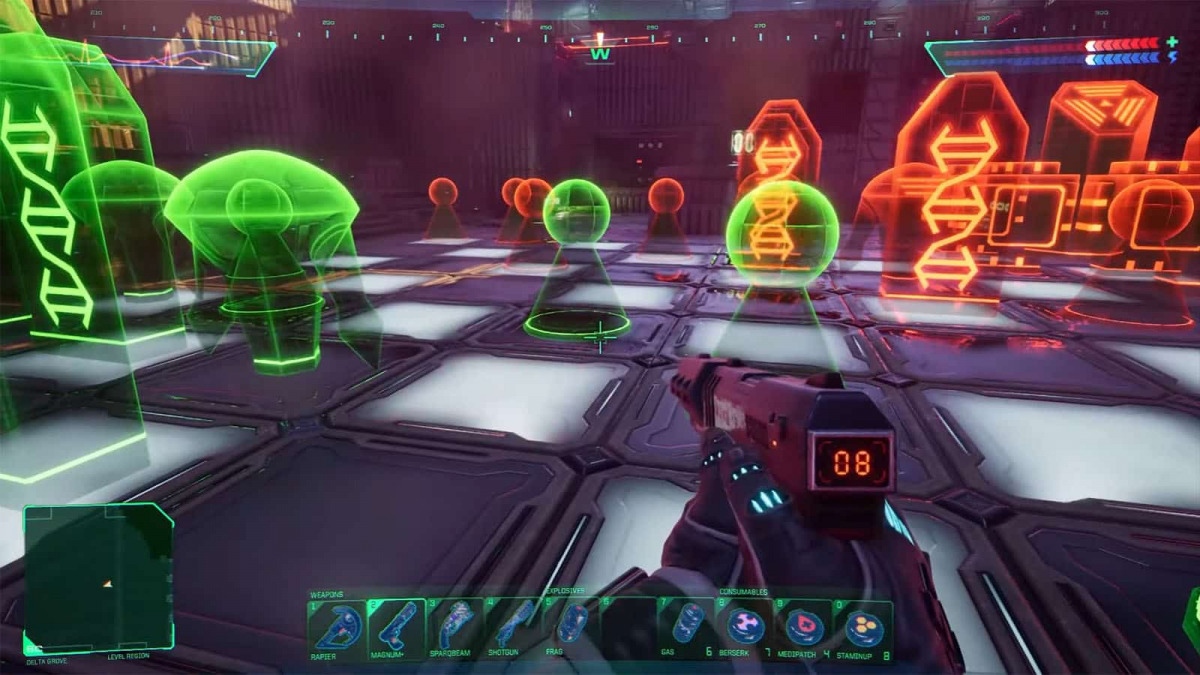
Task: Switch to the Sparqbeam weapon
Action: tap(455, 626)
